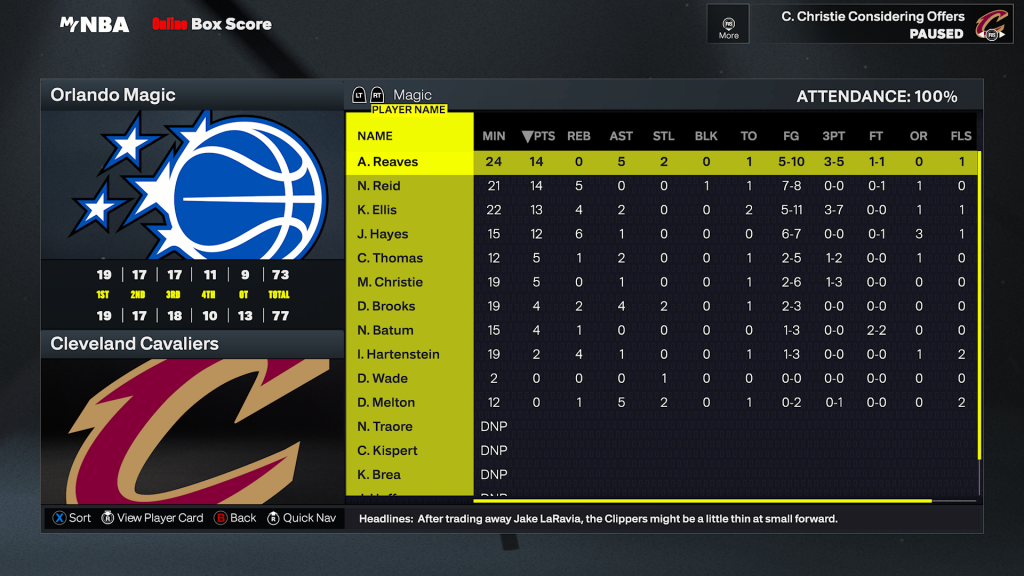Select I. Hartenstein row
The width and height of the screenshot is (1024, 576).
pyautogui.click(x=398, y=354)
